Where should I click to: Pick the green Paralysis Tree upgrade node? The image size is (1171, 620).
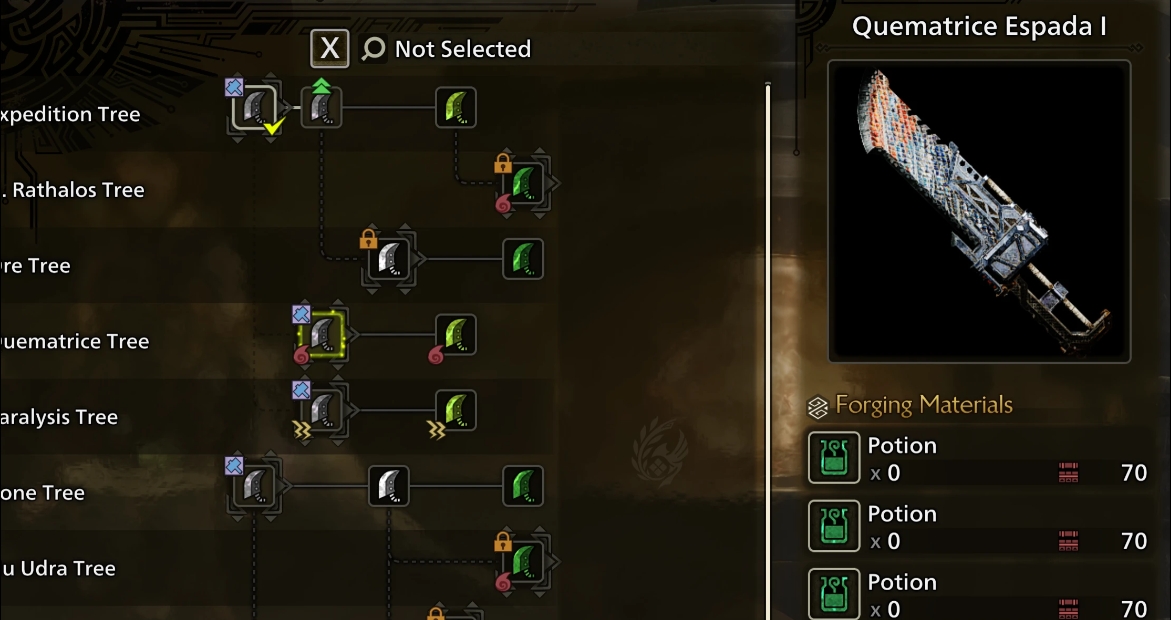coord(455,411)
